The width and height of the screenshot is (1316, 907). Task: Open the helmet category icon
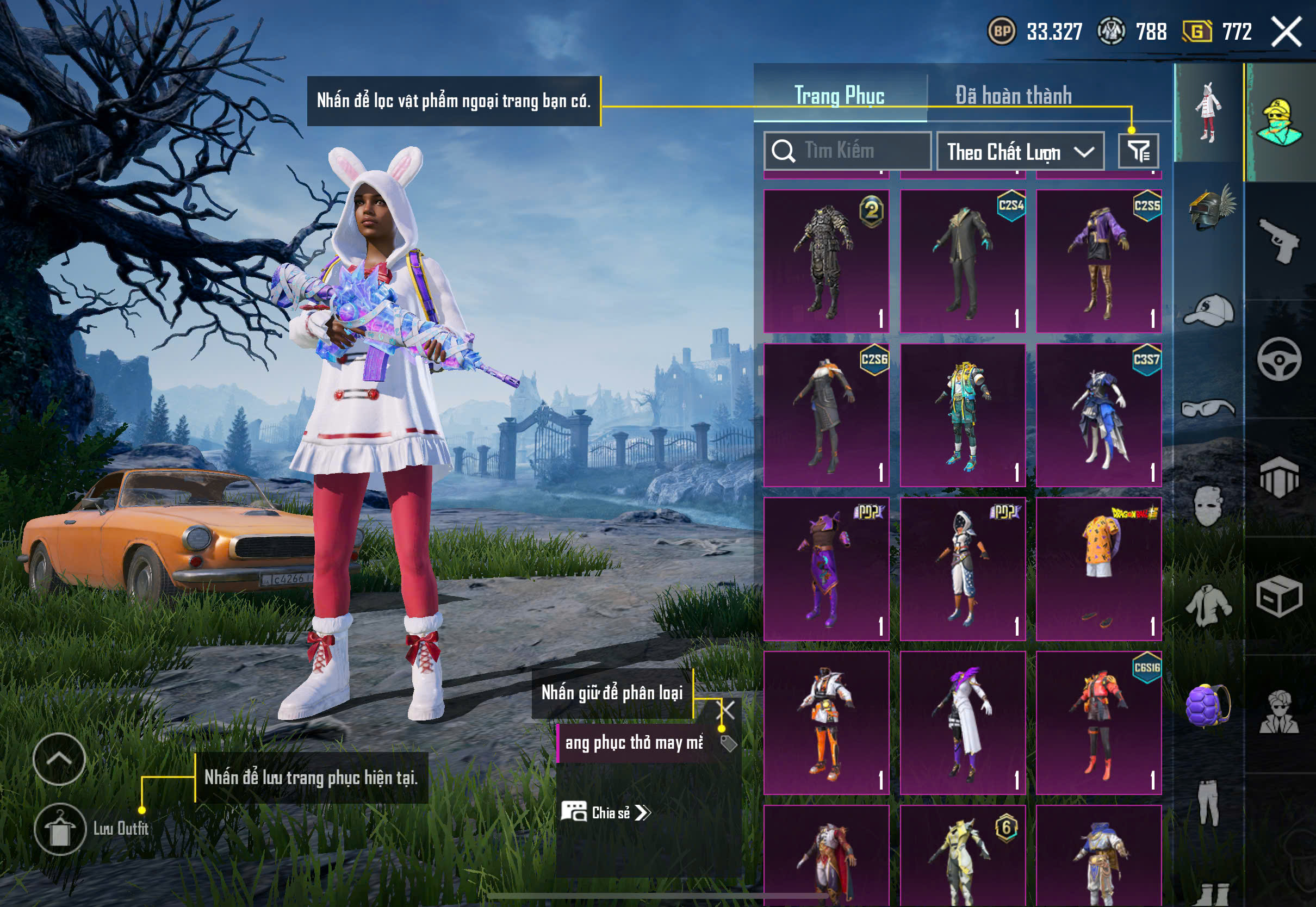(1209, 208)
